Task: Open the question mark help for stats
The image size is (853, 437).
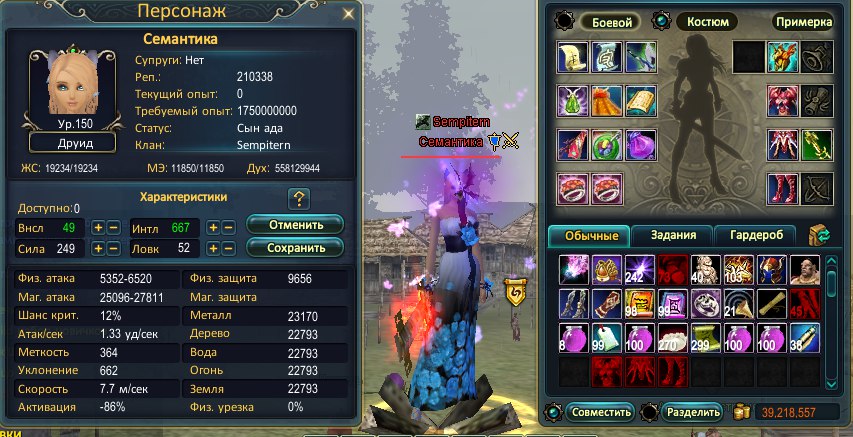Action: click(x=297, y=198)
